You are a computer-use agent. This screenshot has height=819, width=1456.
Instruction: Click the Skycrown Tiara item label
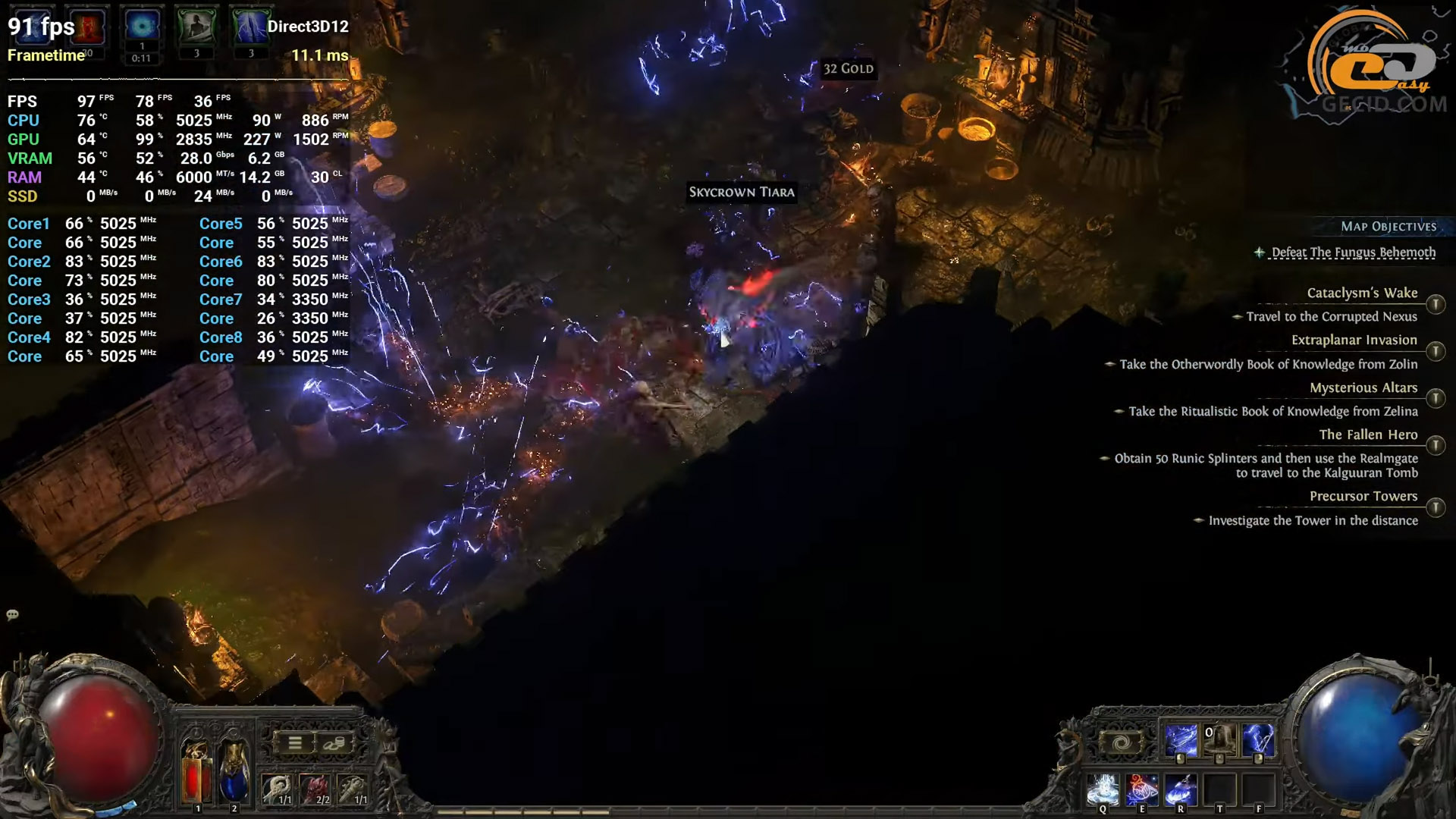click(x=742, y=193)
